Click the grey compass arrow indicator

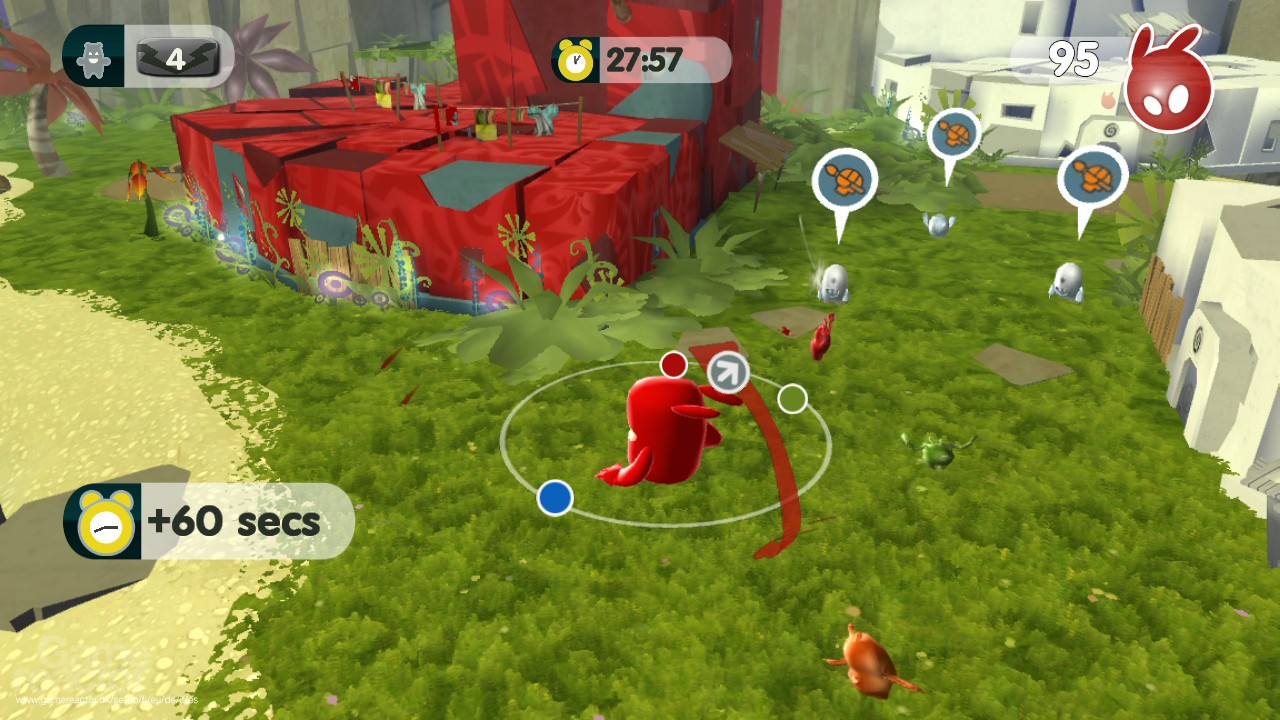click(x=728, y=373)
